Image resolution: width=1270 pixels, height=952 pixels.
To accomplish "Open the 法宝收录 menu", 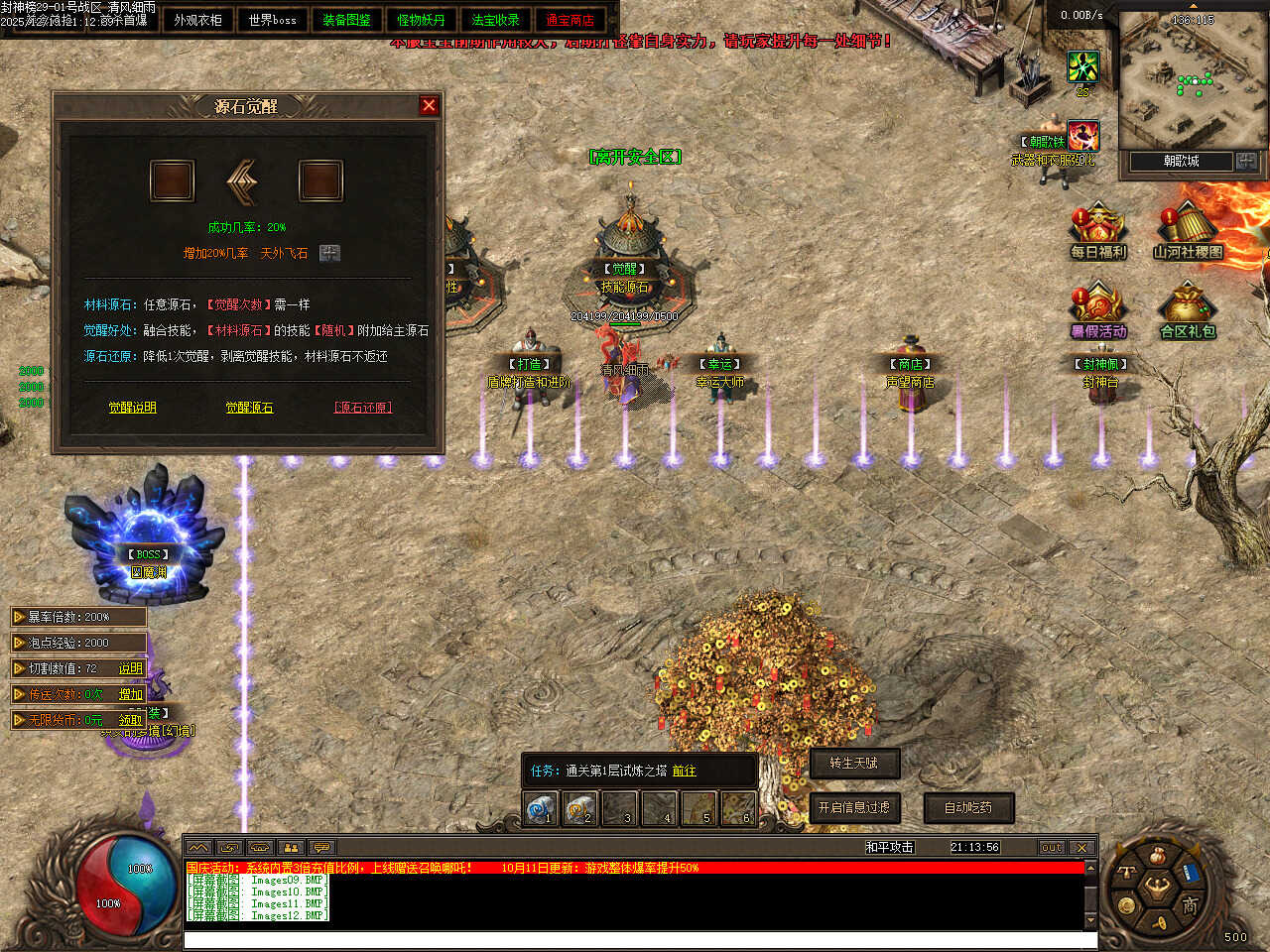I will (495, 20).
